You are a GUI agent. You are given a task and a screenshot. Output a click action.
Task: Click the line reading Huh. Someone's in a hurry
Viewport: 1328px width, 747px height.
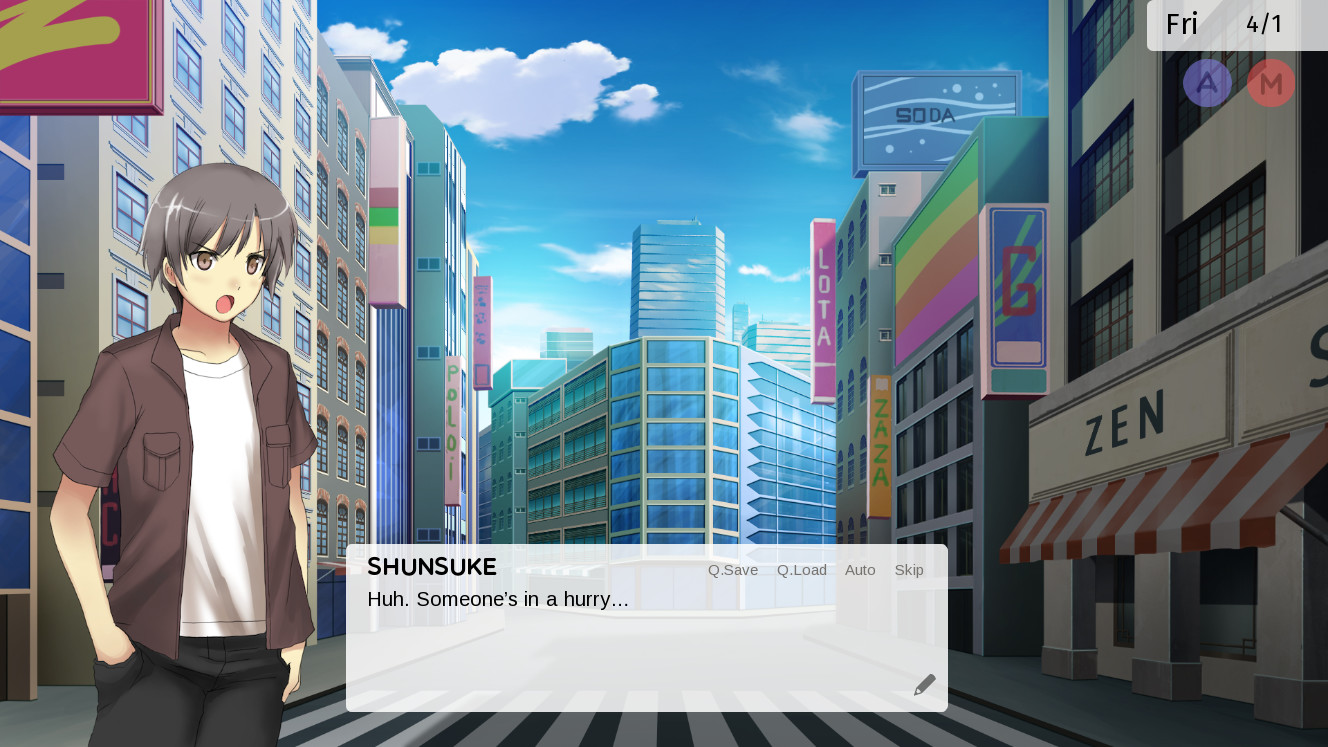click(497, 599)
